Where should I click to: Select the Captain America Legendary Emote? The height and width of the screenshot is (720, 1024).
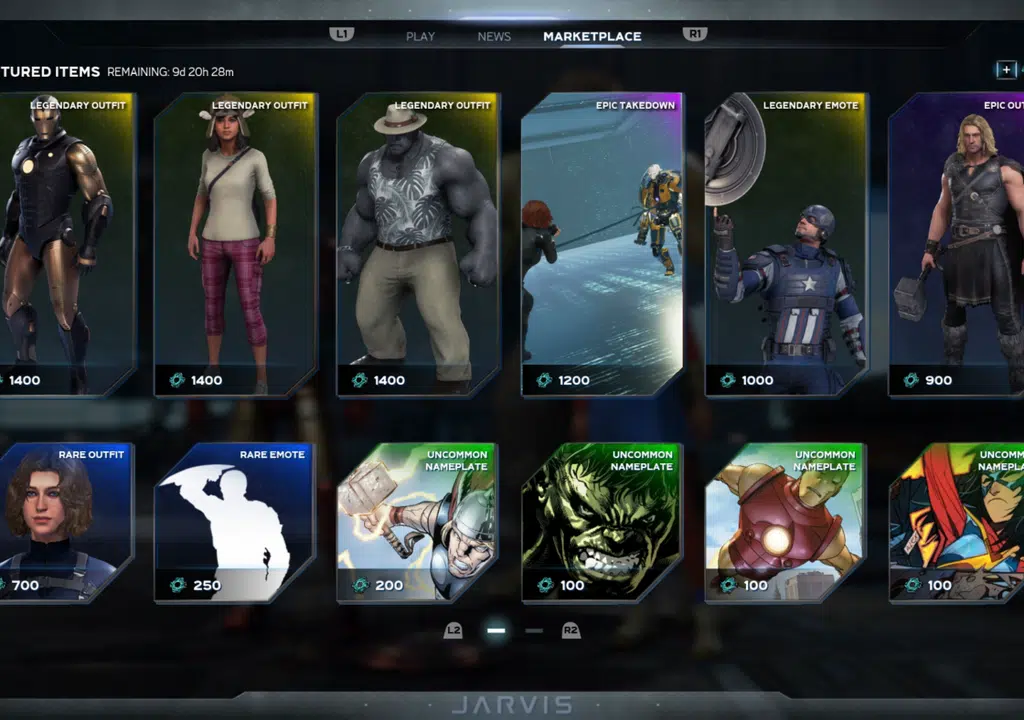786,245
